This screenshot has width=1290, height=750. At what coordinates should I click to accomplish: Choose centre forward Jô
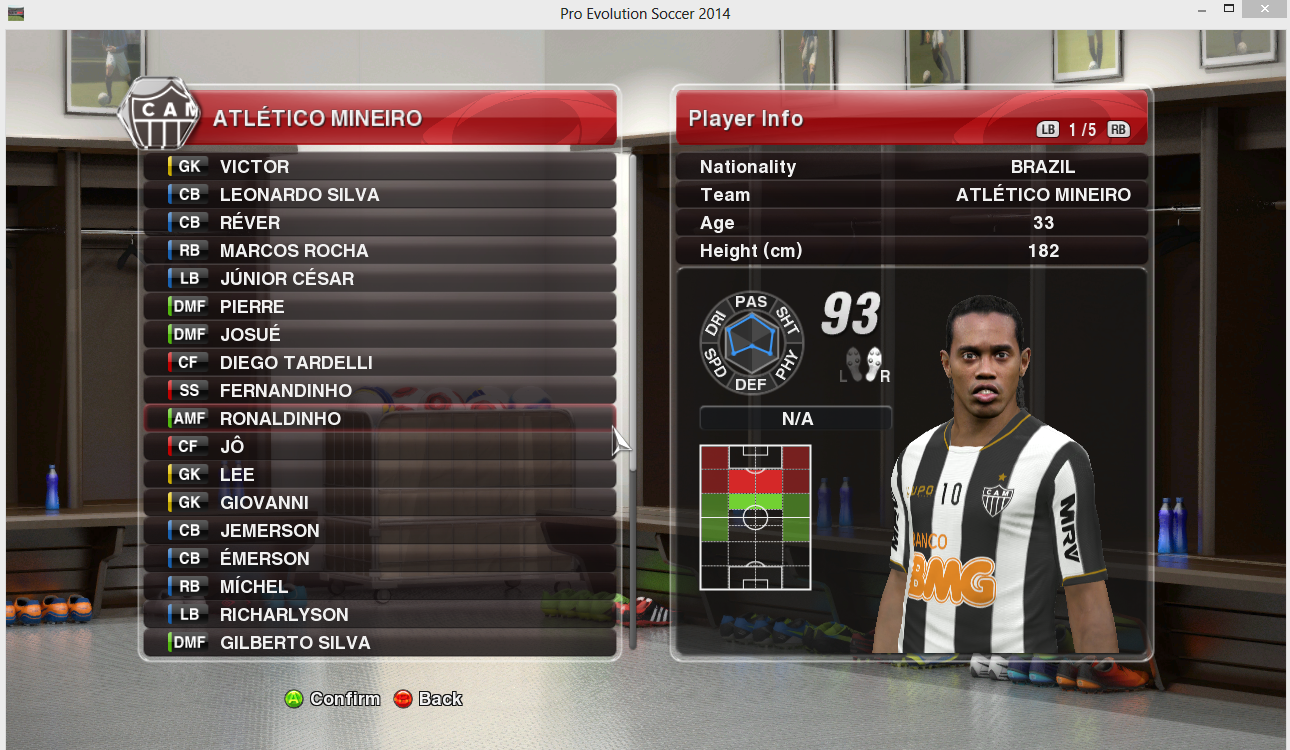click(380, 447)
